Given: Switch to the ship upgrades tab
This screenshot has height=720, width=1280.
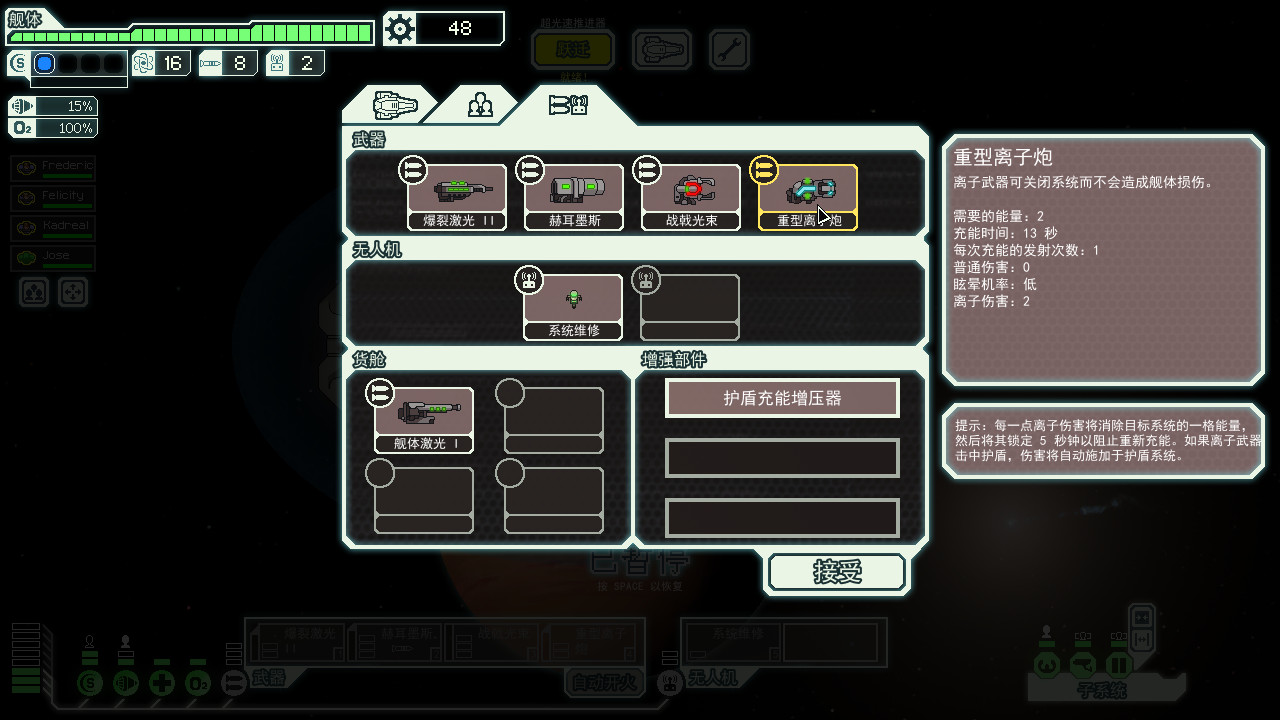Looking at the screenshot, I should point(394,105).
